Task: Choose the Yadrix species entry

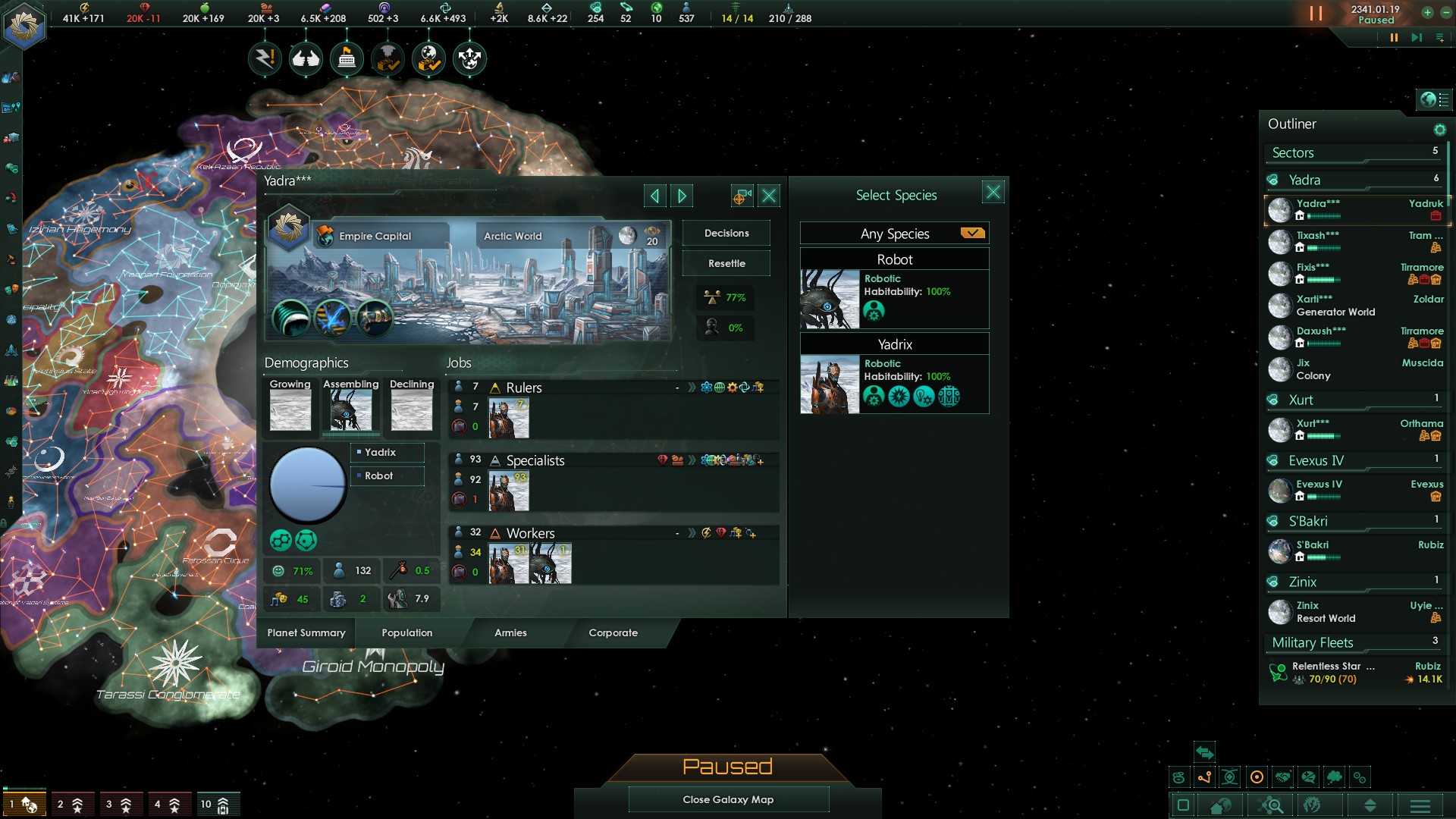Action: [x=895, y=375]
